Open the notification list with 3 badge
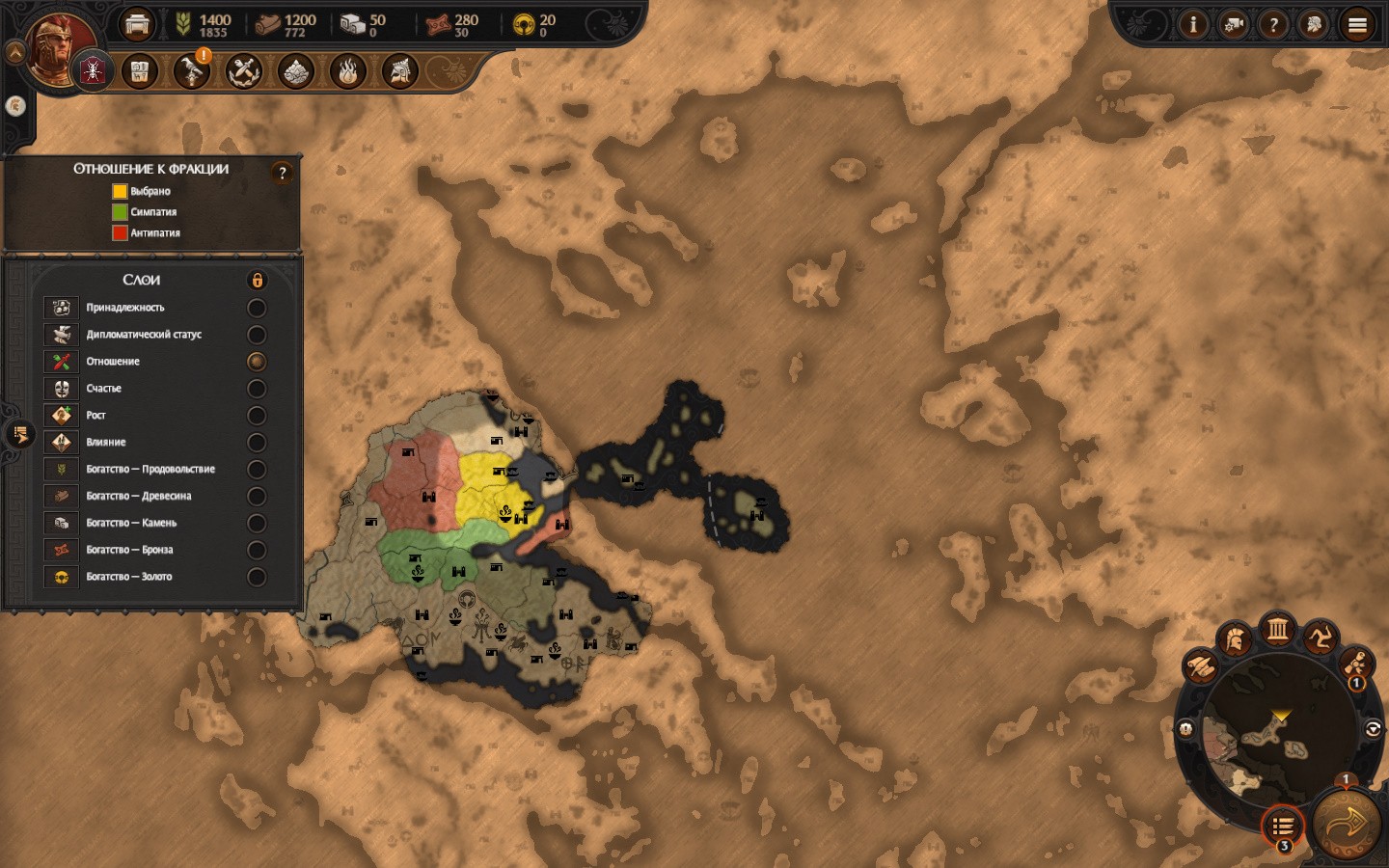Viewport: 1389px width, 868px height. coord(1283,826)
